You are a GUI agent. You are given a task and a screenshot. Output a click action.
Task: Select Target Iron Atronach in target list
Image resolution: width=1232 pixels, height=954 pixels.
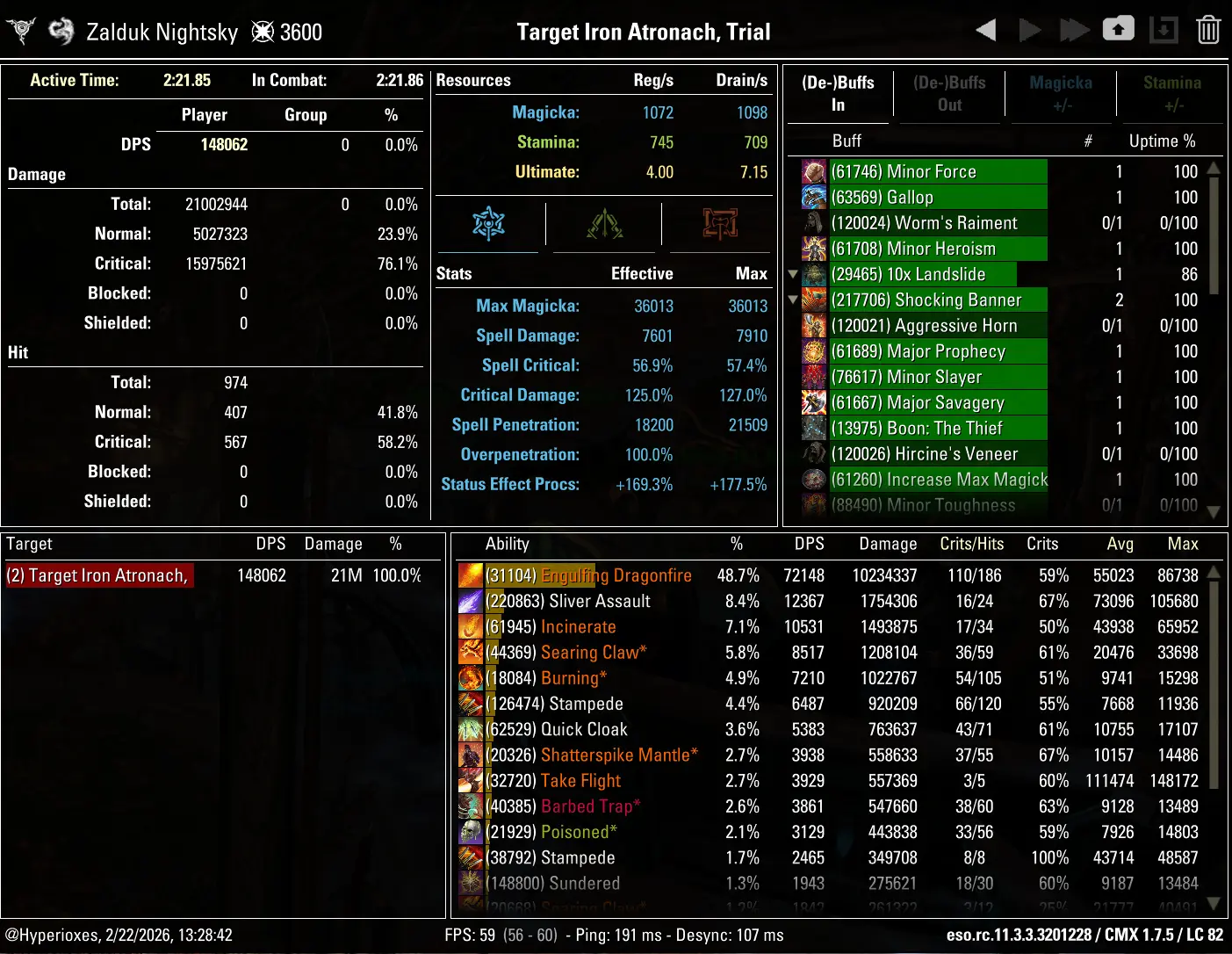[x=99, y=575]
